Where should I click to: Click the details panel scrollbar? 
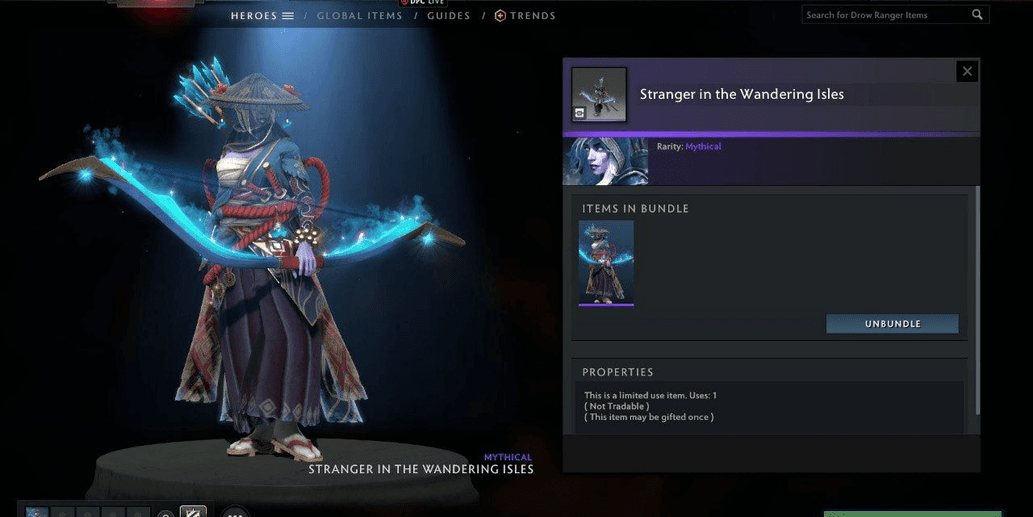click(977, 300)
